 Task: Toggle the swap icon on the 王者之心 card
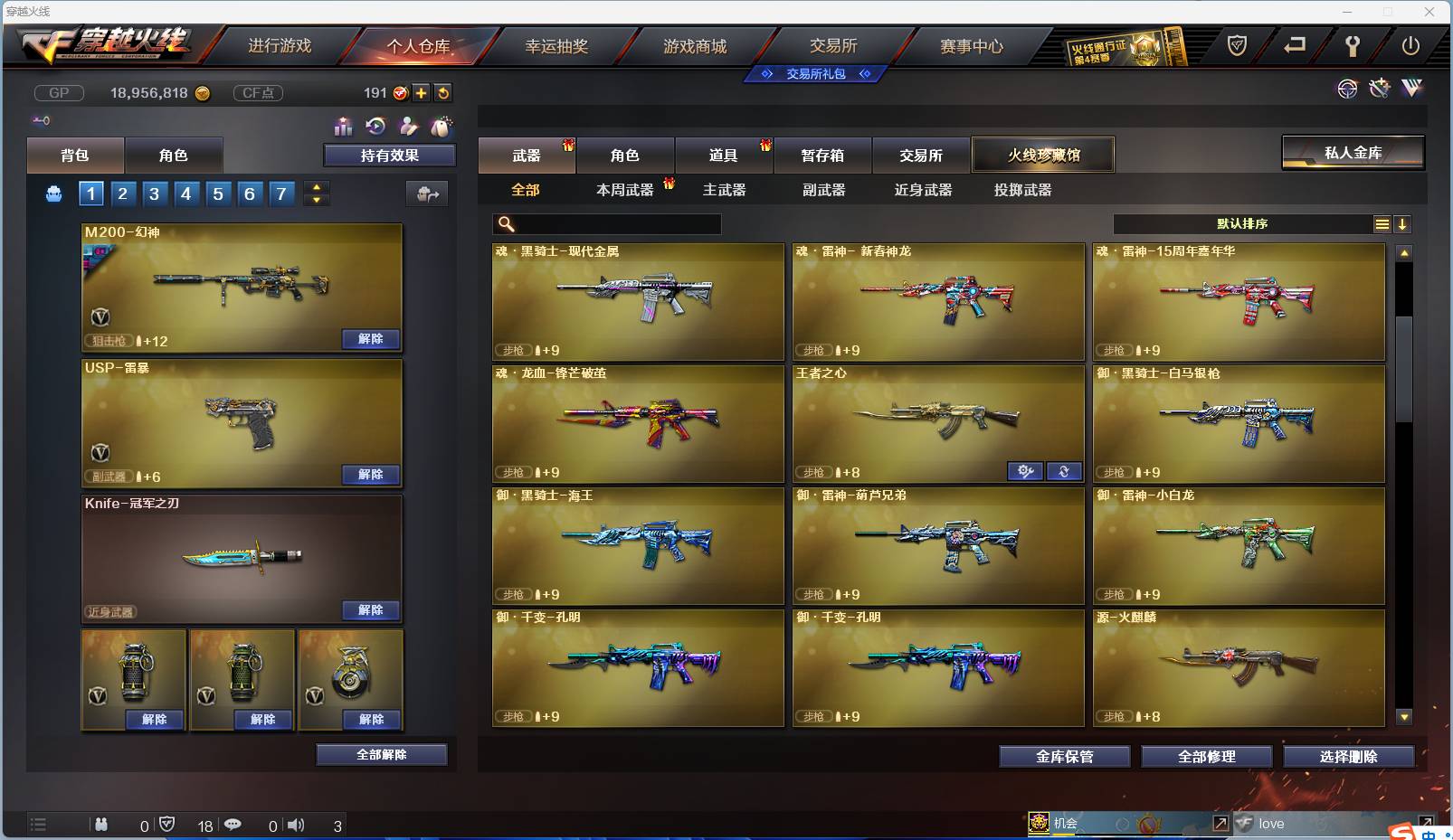[1064, 471]
